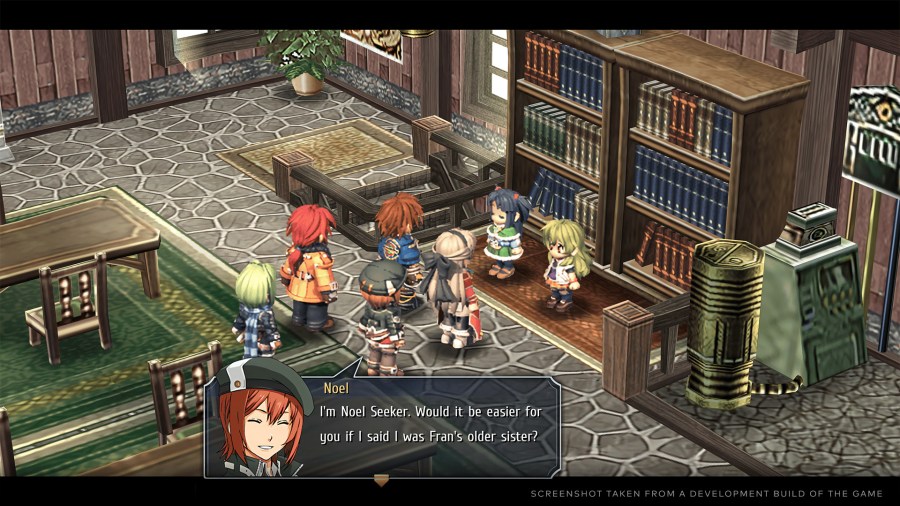Image resolution: width=900 pixels, height=506 pixels.
Task: Advance dialogue with the orange continue arrow
Action: point(381,480)
